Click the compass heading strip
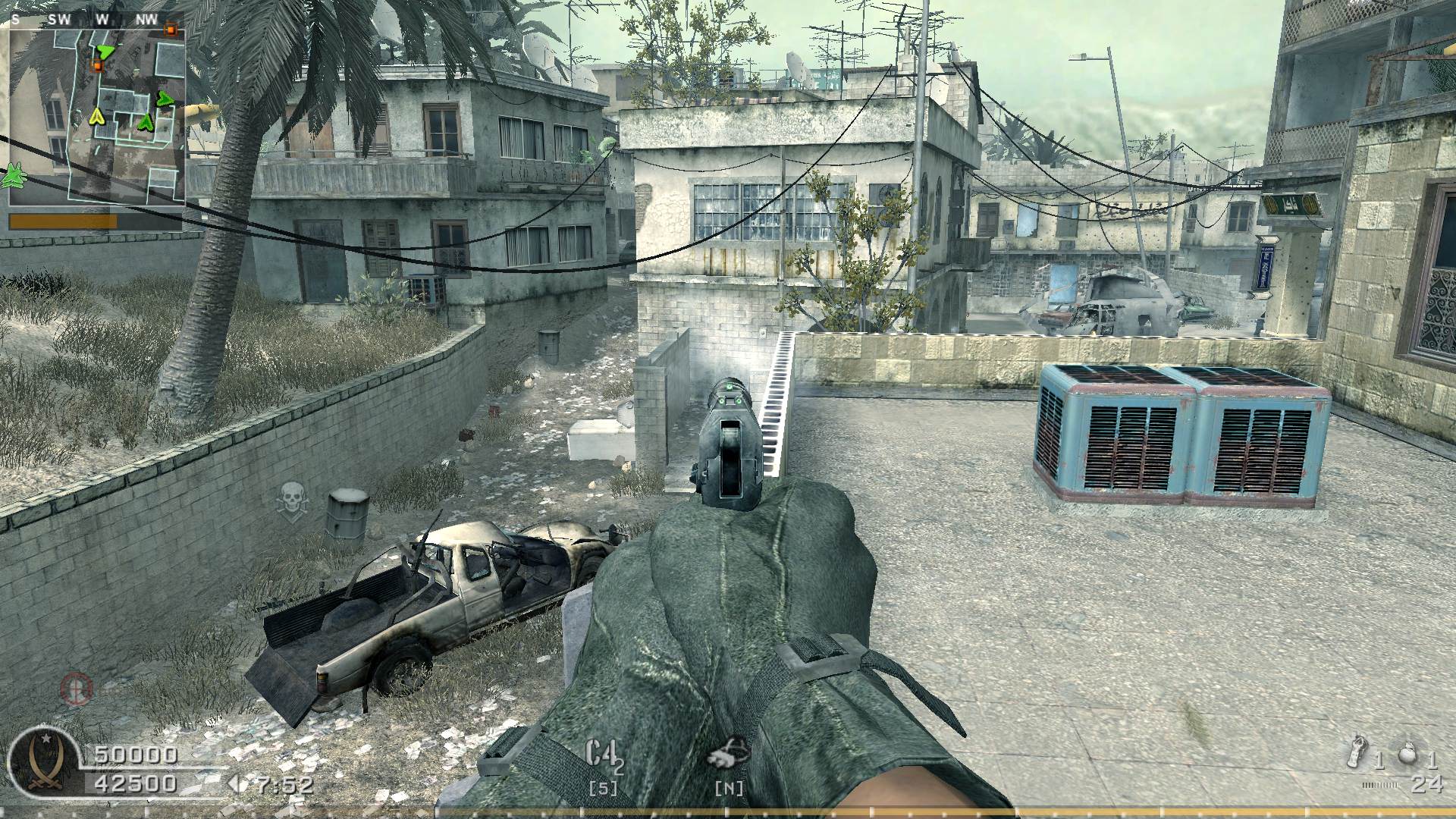This screenshot has width=1456, height=819. point(96,20)
